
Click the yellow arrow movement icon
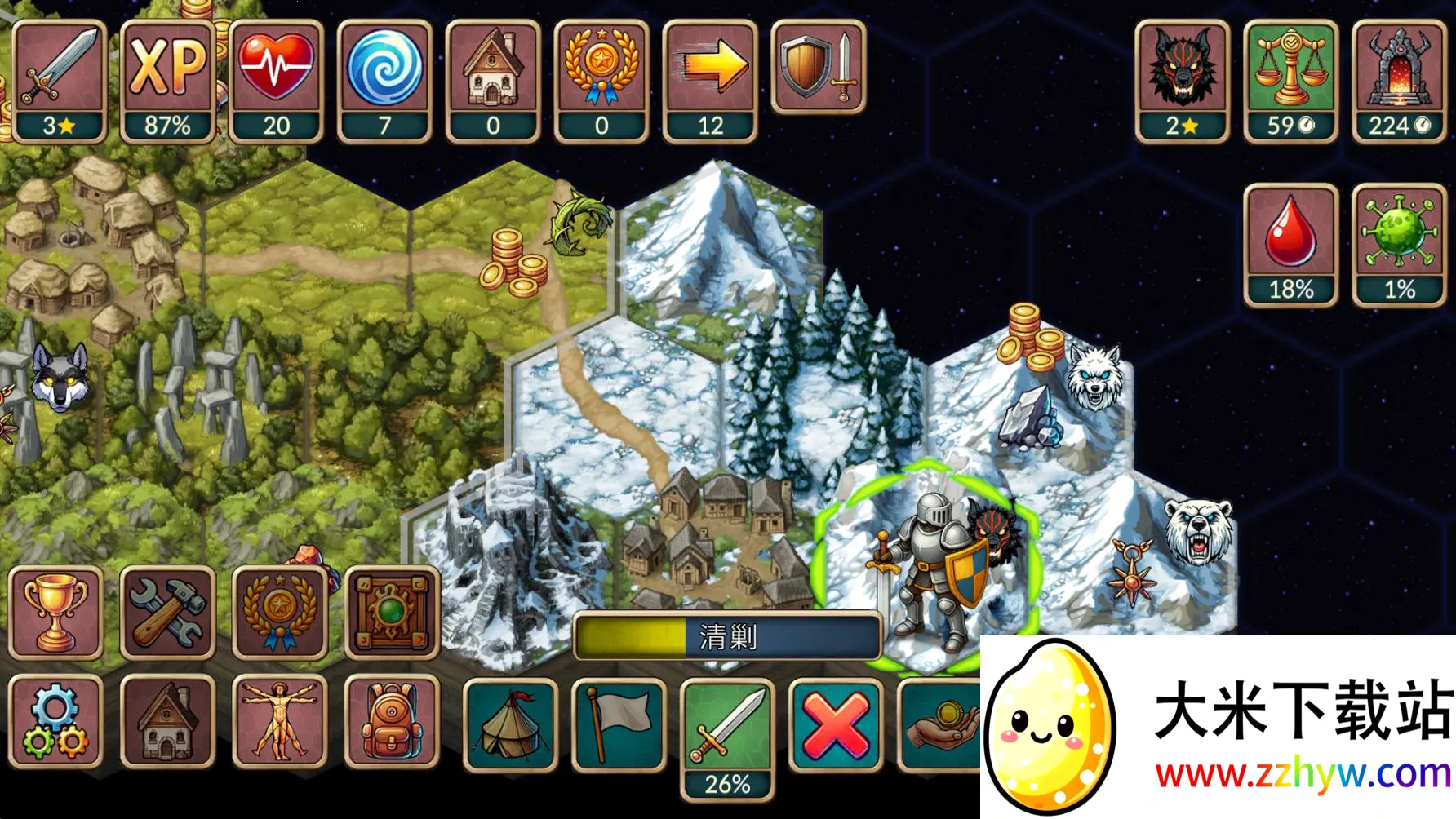click(x=710, y=82)
